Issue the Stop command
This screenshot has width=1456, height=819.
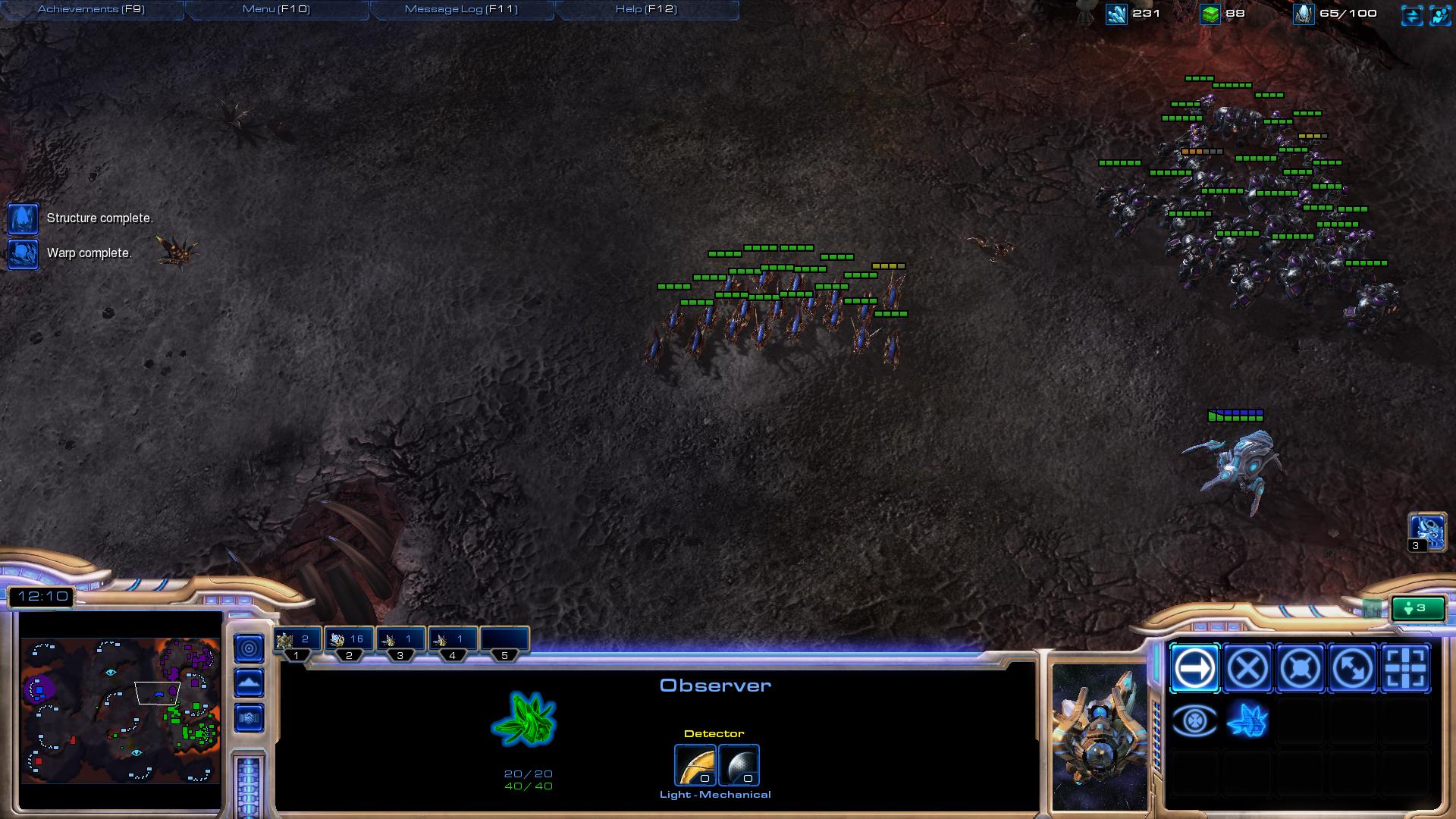click(1247, 668)
